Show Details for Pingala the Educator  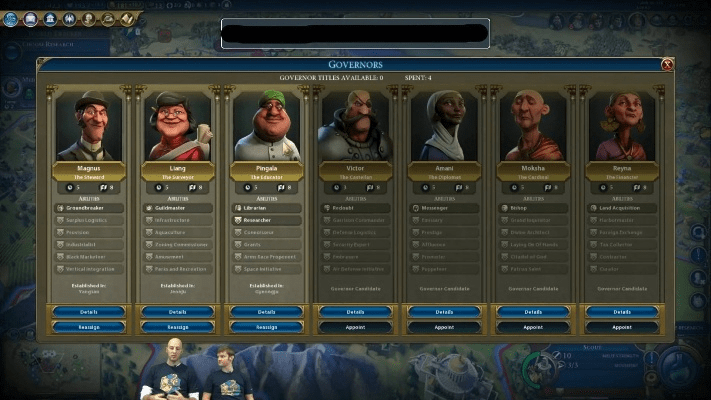tap(266, 312)
